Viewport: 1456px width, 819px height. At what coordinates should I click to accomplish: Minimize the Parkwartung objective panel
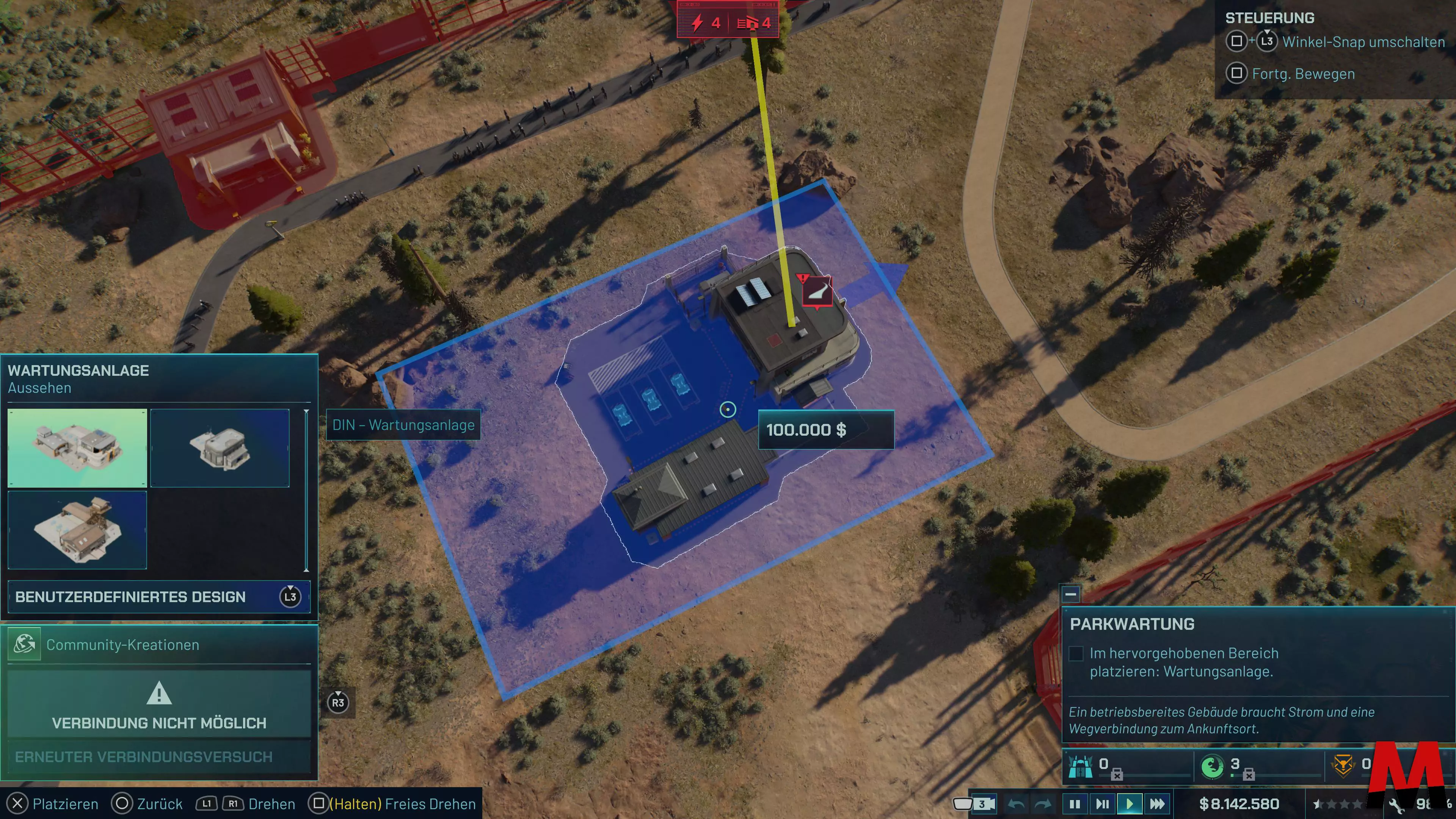point(1070,594)
